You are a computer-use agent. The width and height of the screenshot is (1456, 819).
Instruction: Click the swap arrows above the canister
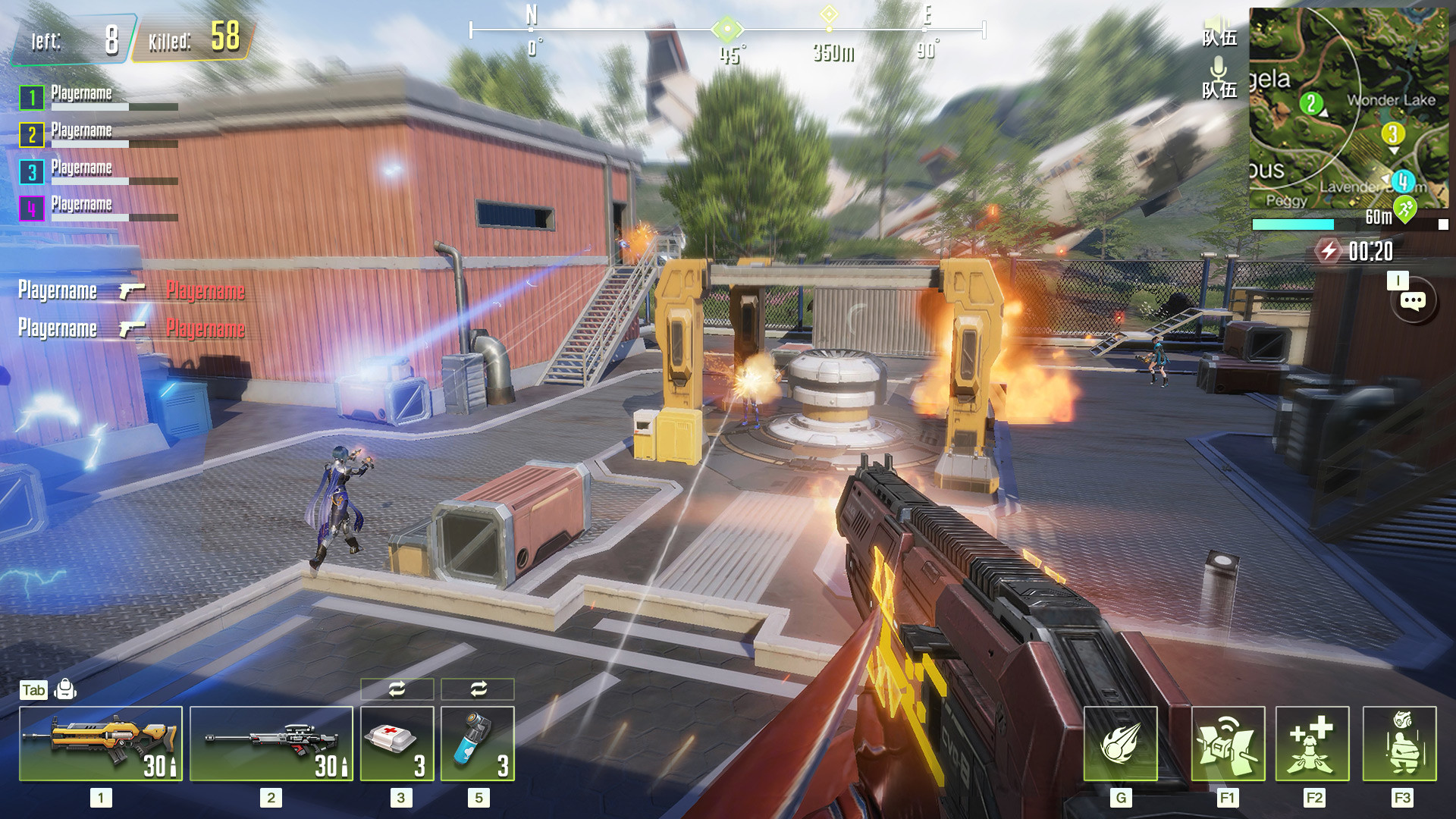tap(478, 689)
